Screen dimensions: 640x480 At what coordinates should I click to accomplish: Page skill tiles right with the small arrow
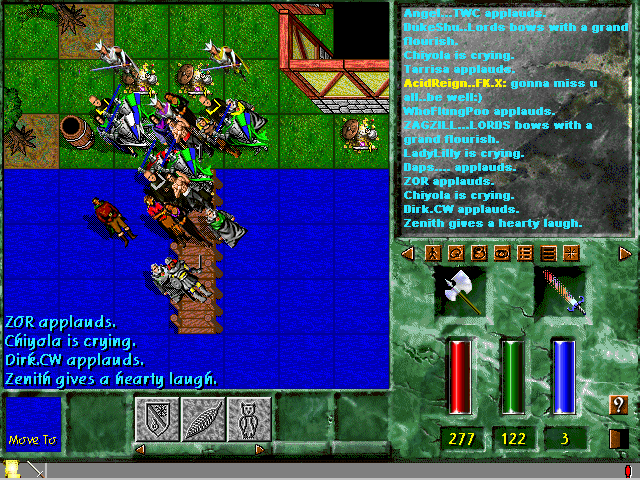[x=261, y=449]
